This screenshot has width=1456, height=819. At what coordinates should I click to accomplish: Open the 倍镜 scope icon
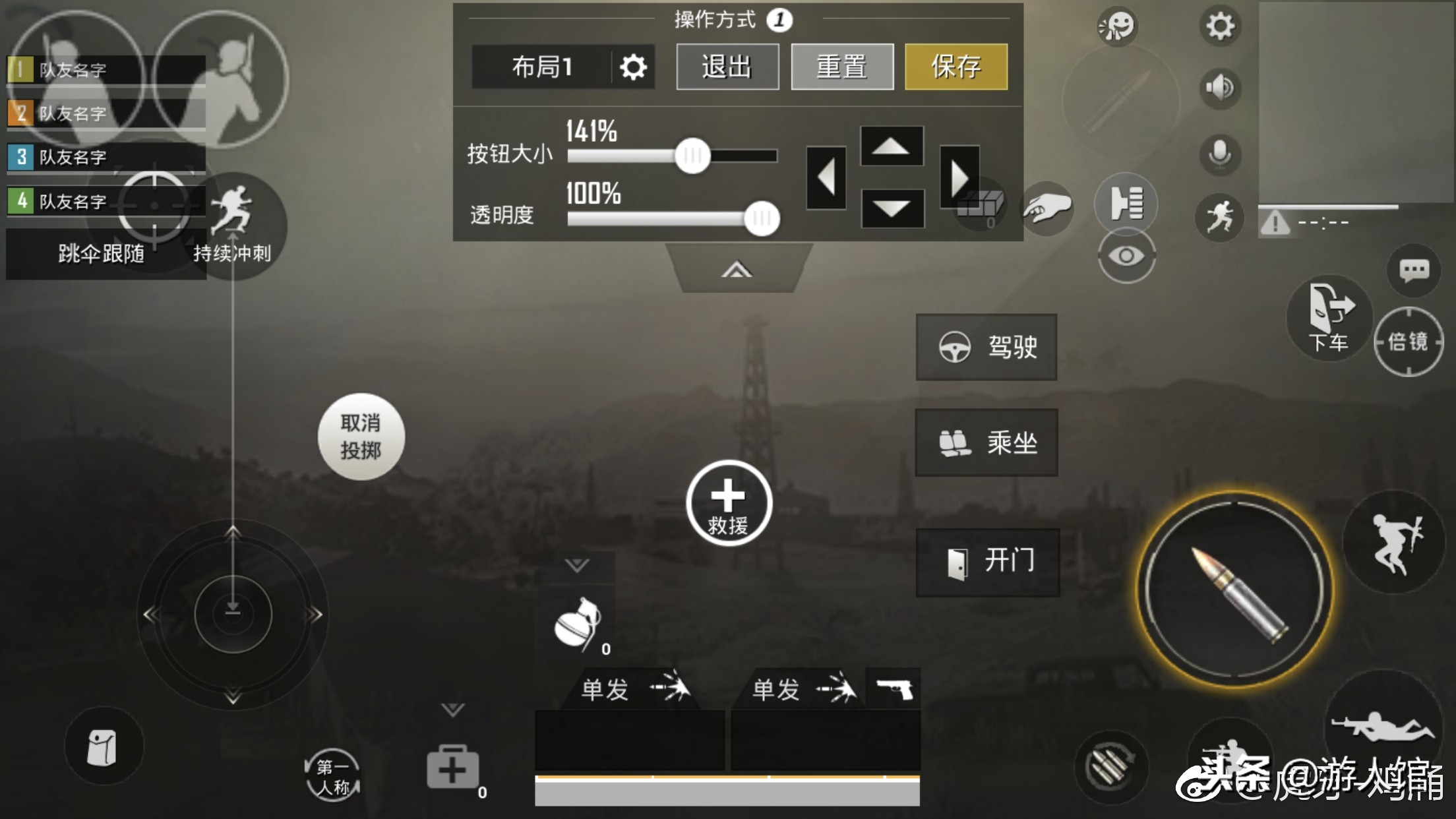(1409, 342)
